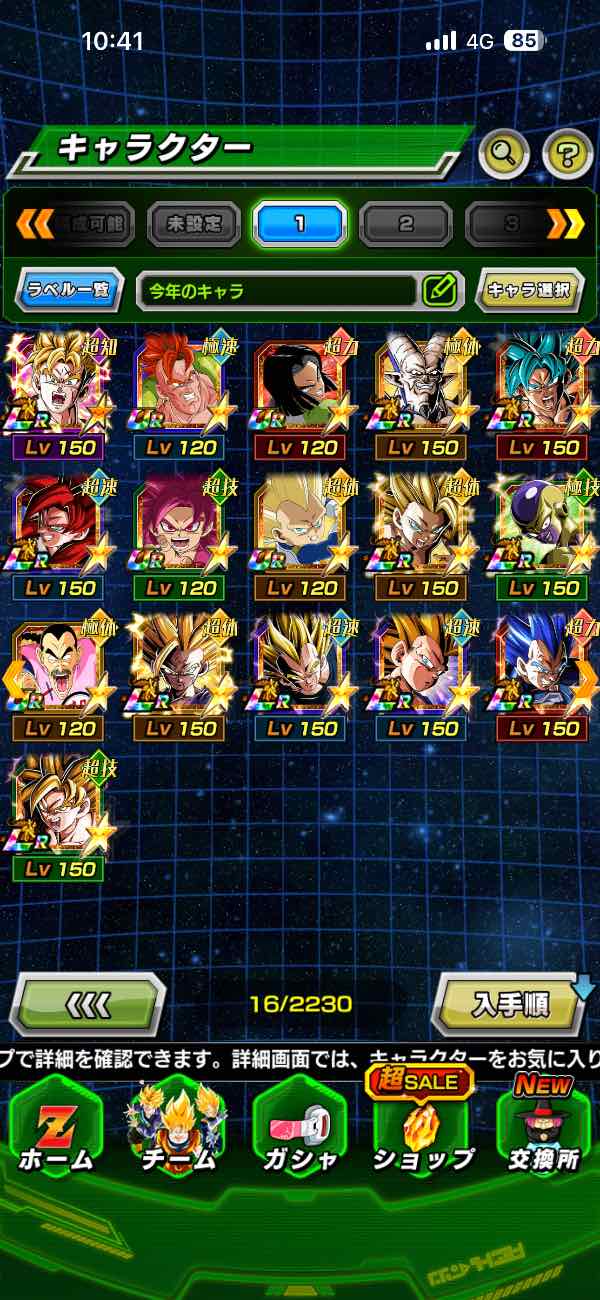Select the 未設定 tab
Image resolution: width=600 pixels, height=1300 pixels.
point(194,224)
